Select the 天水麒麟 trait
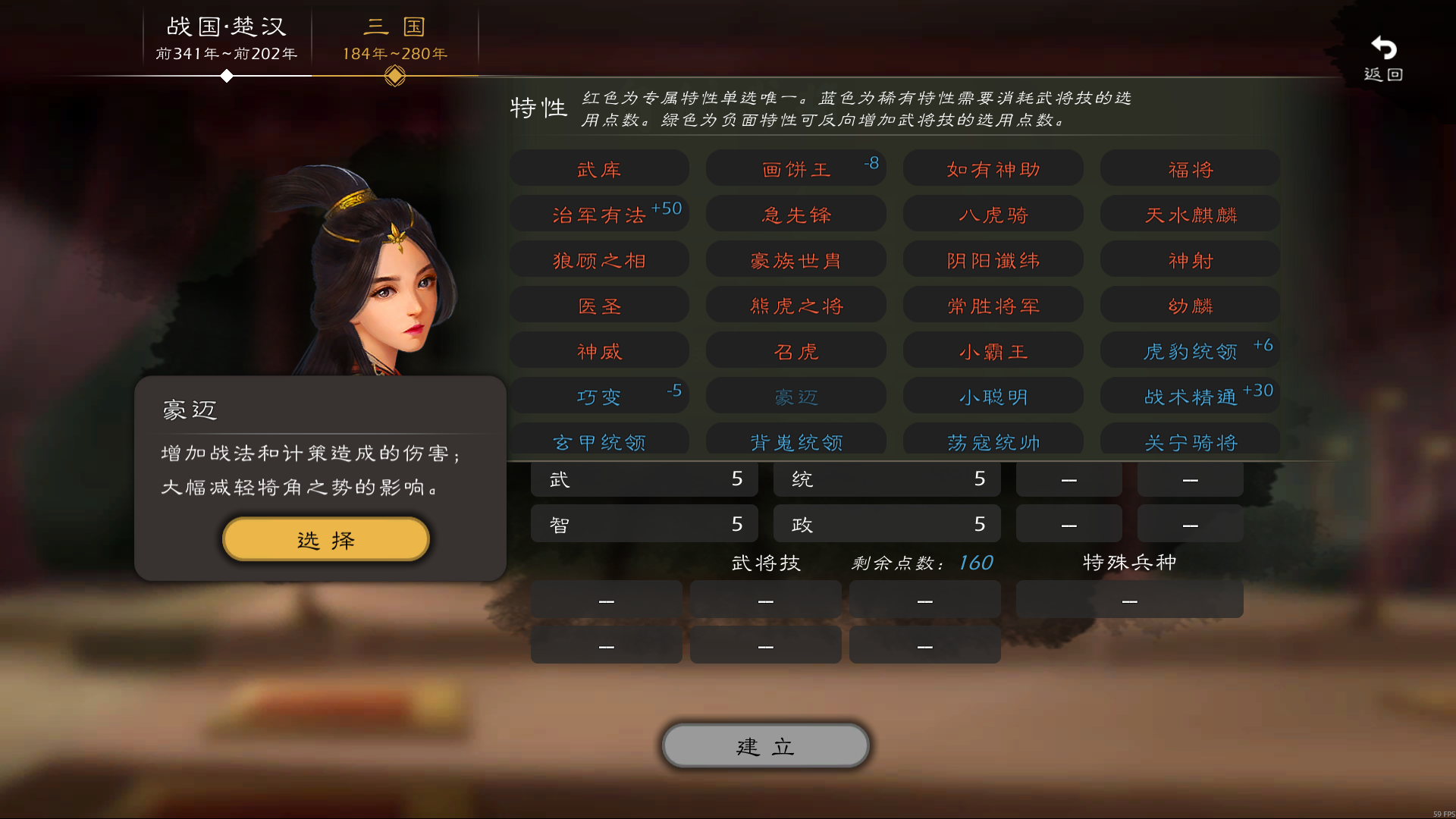1456x819 pixels. [1189, 214]
